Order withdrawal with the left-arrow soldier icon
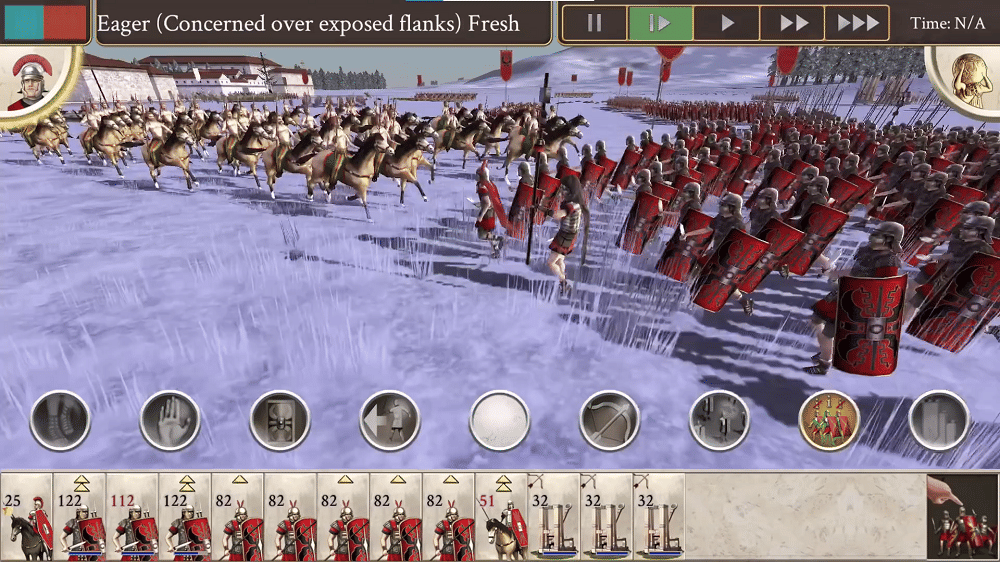 point(390,420)
